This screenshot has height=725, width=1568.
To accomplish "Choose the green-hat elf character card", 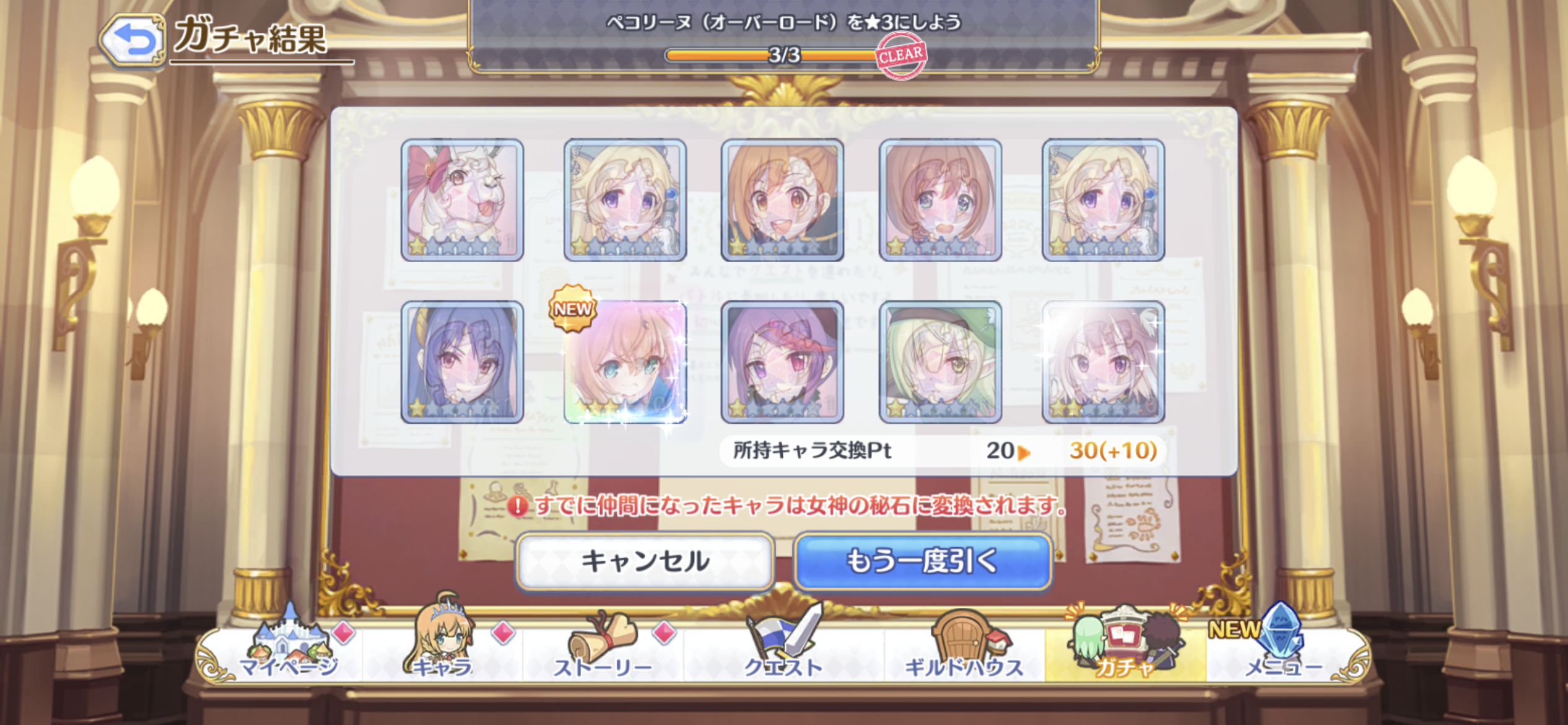I will (940, 362).
